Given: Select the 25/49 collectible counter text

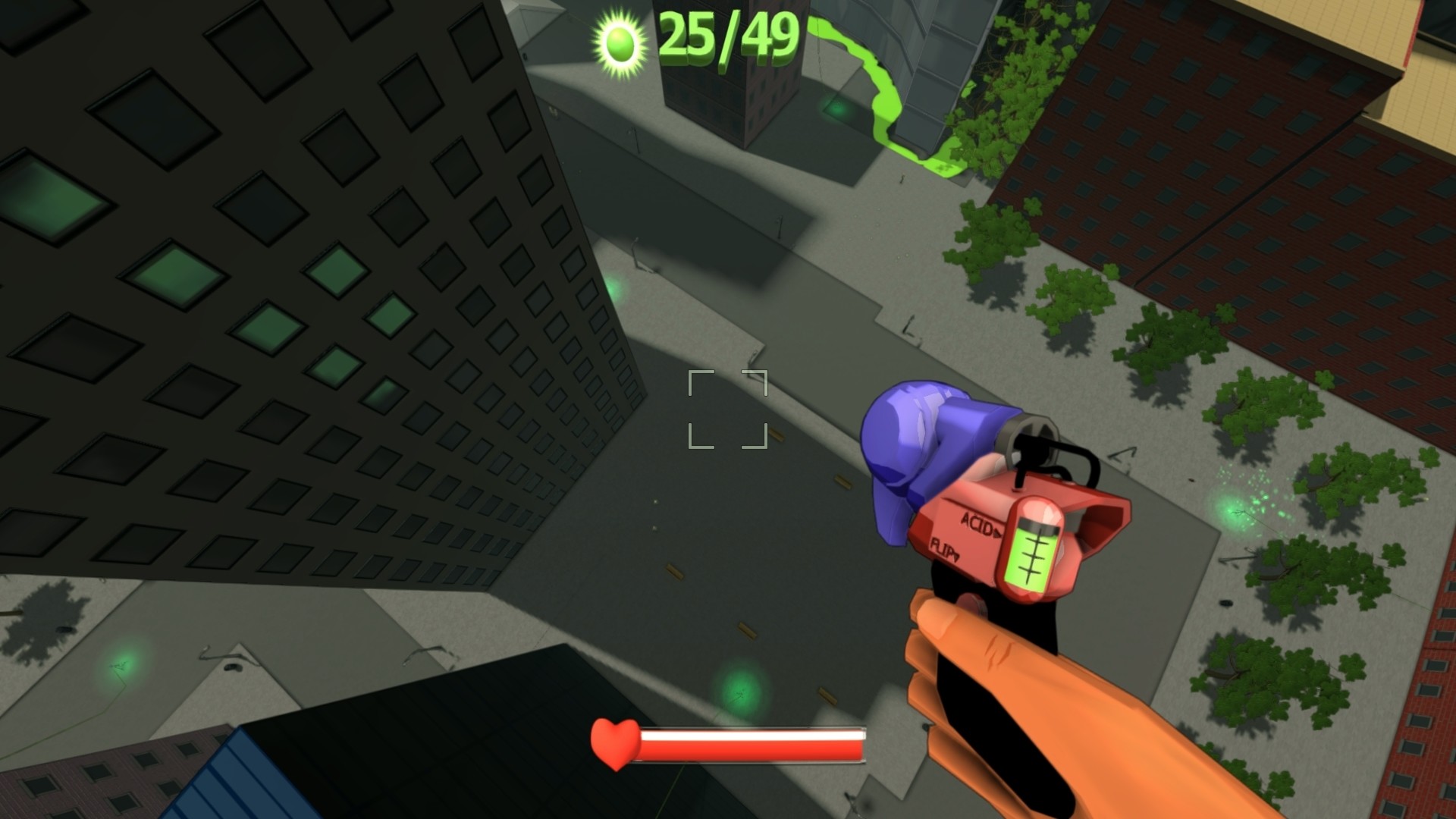Looking at the screenshot, I should tap(728, 38).
